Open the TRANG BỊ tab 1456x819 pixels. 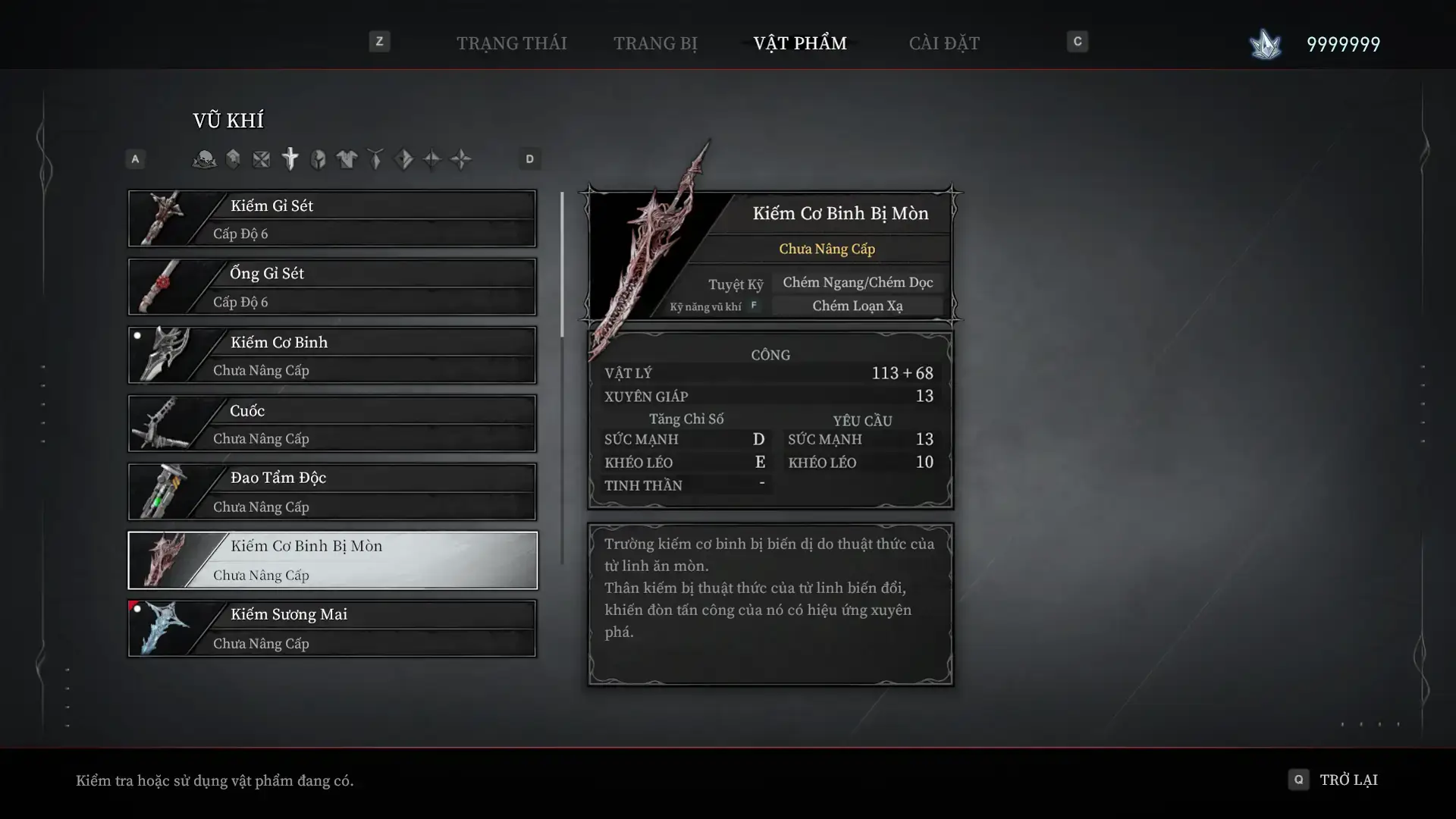click(655, 43)
